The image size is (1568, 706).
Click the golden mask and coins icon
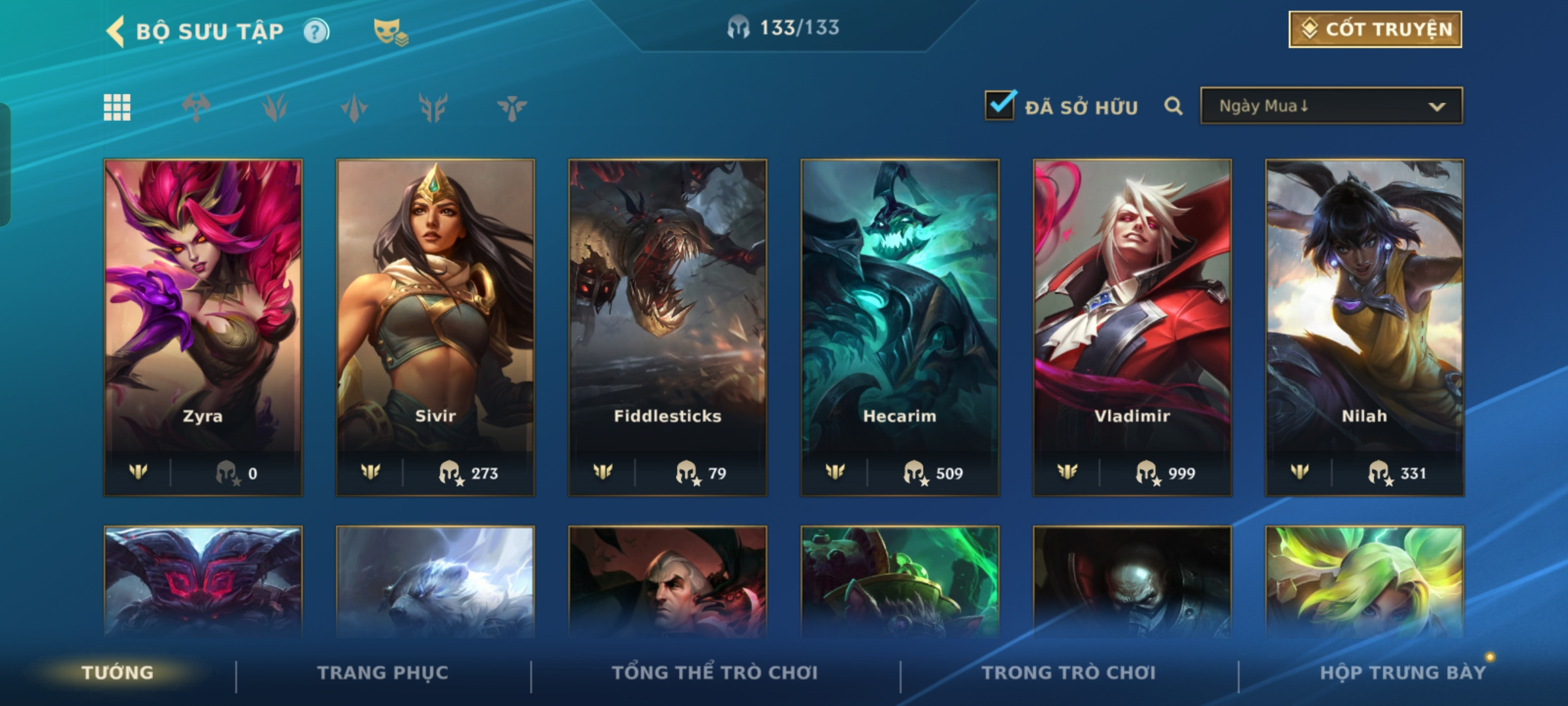coord(390,31)
